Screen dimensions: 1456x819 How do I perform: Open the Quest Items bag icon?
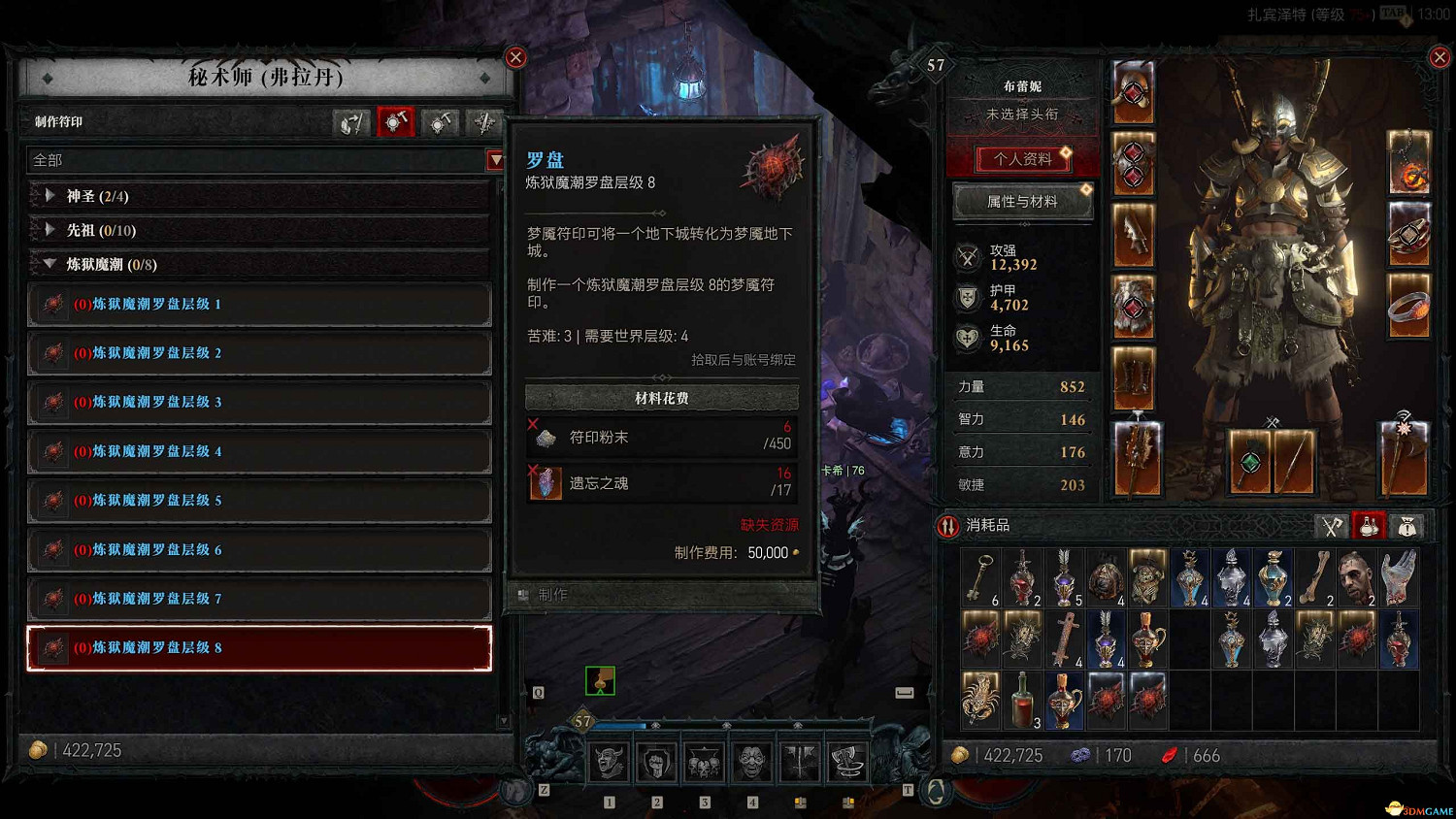tap(1405, 525)
